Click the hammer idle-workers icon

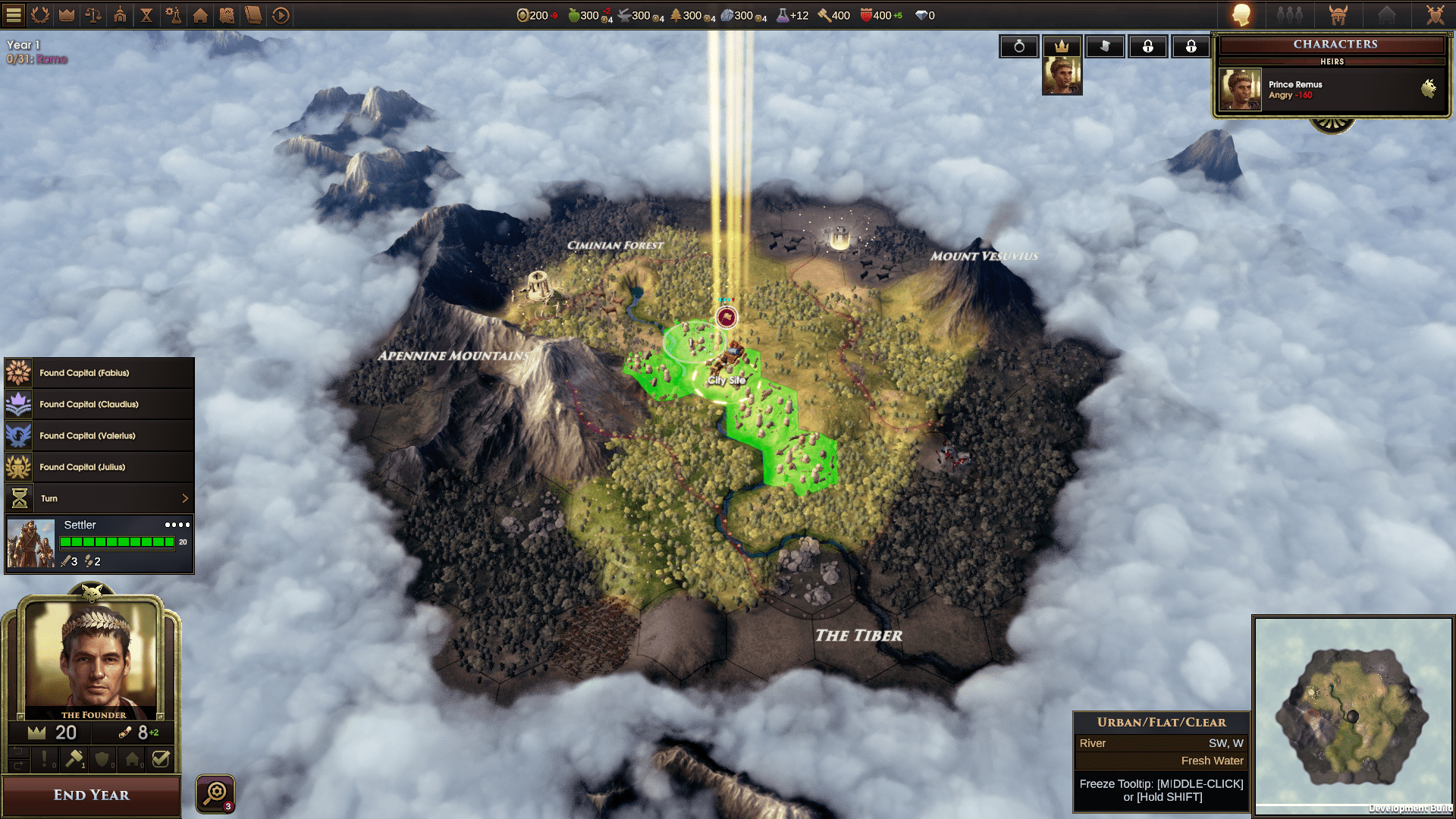[x=74, y=758]
